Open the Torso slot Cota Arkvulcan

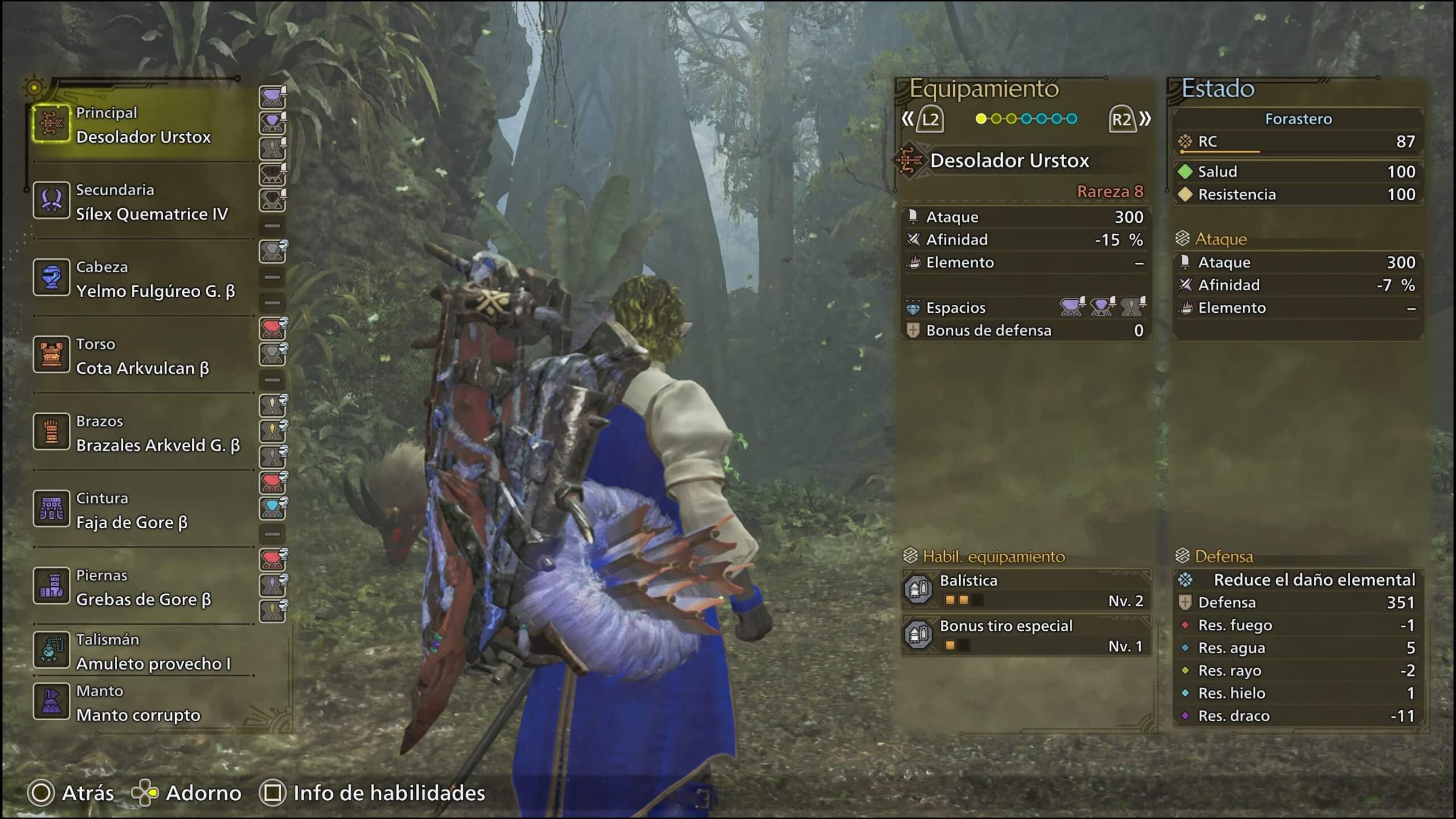pyautogui.click(x=142, y=357)
